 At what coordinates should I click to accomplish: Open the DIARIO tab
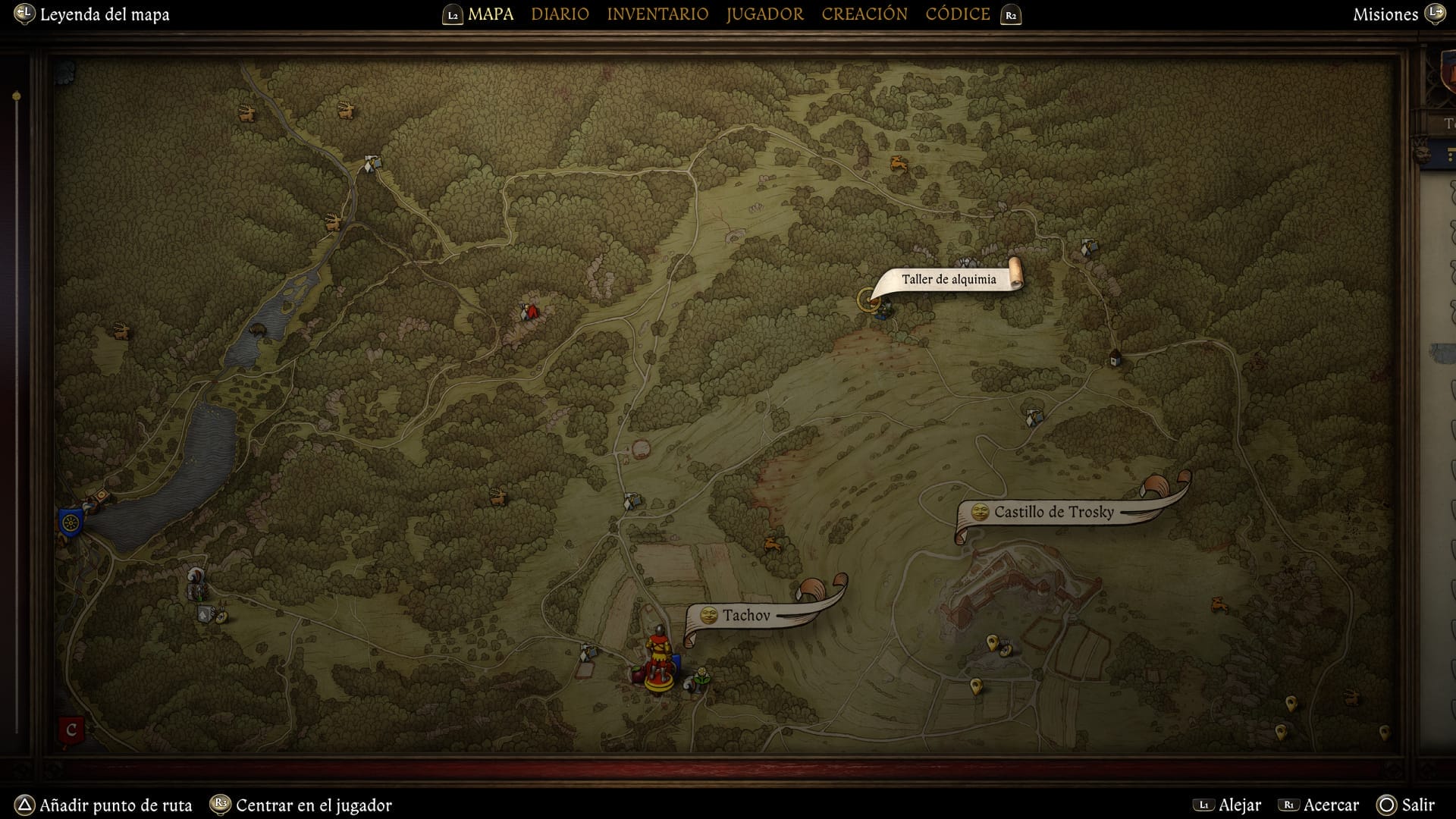point(560,14)
